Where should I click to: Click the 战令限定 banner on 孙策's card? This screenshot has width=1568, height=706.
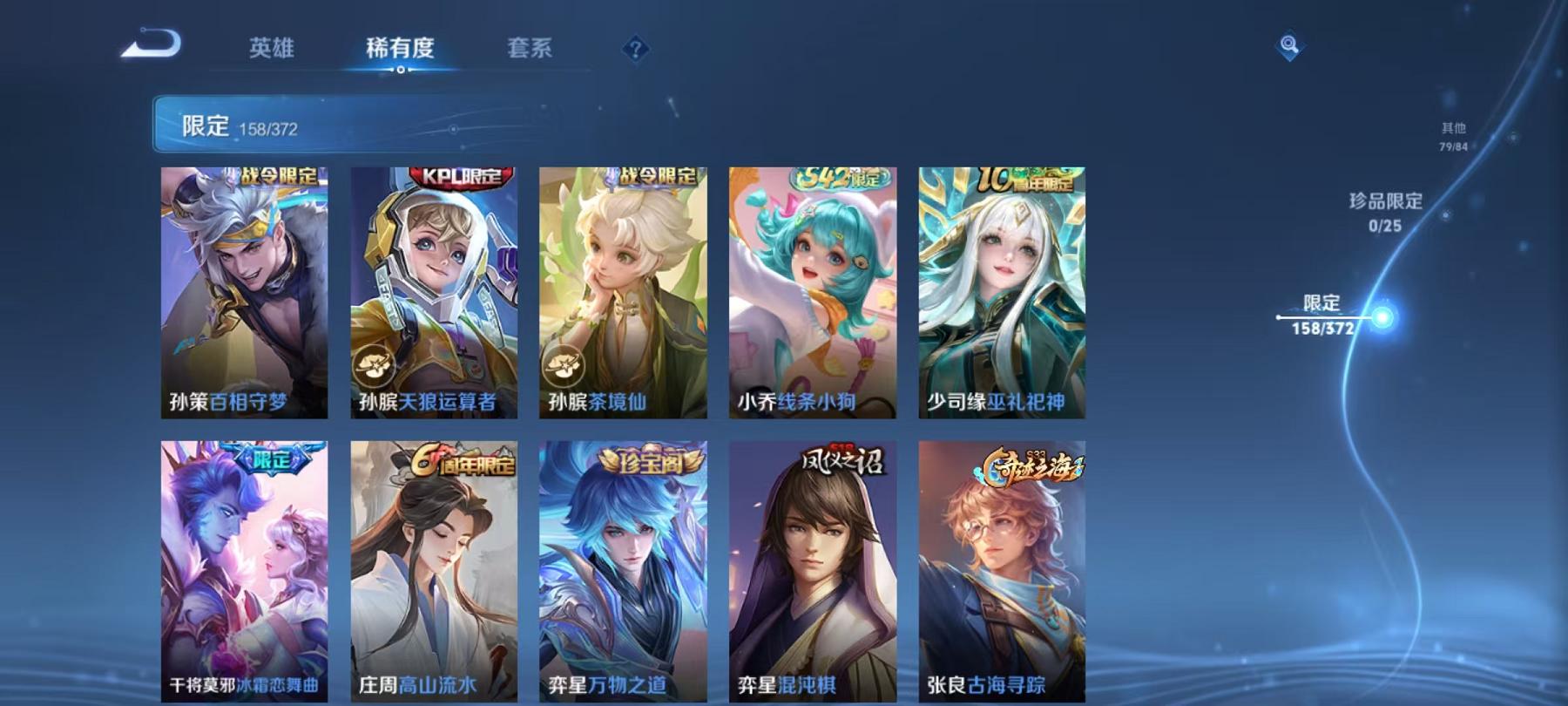pyautogui.click(x=279, y=174)
